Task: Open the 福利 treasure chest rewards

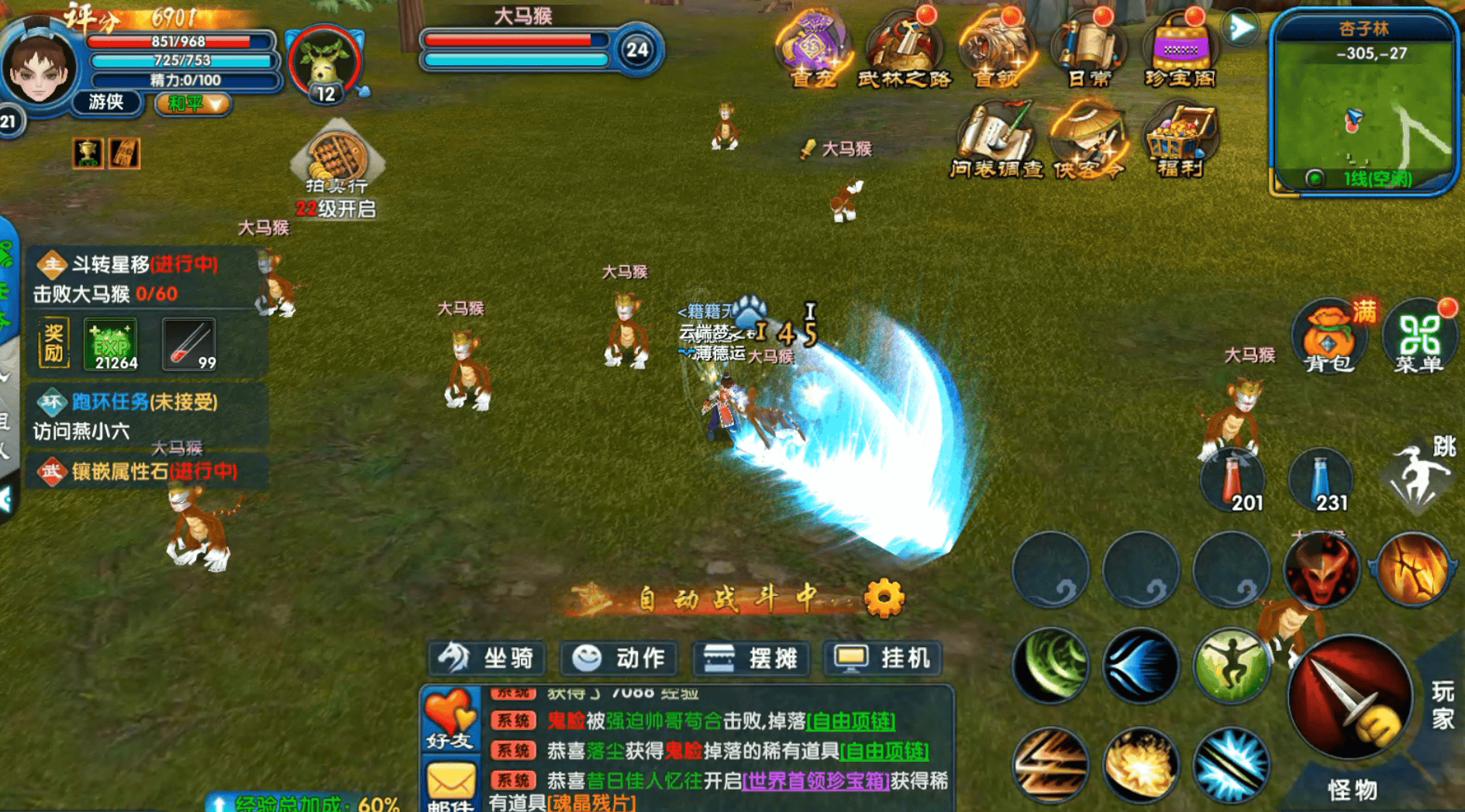Action: point(1180,139)
